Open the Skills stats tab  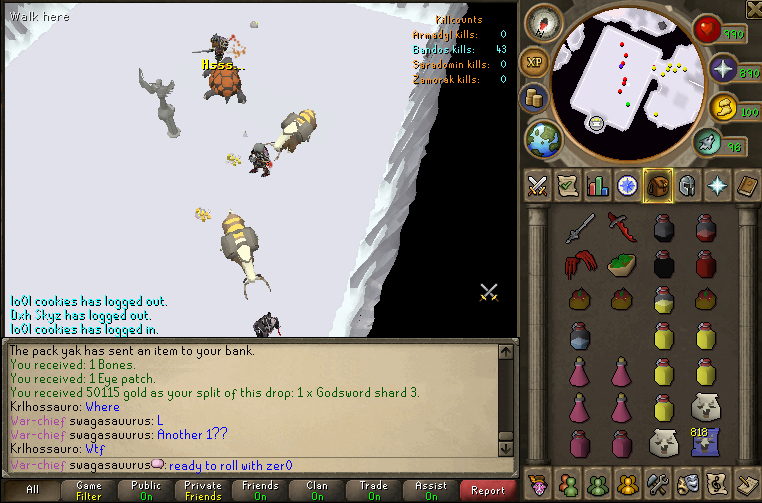click(x=597, y=185)
